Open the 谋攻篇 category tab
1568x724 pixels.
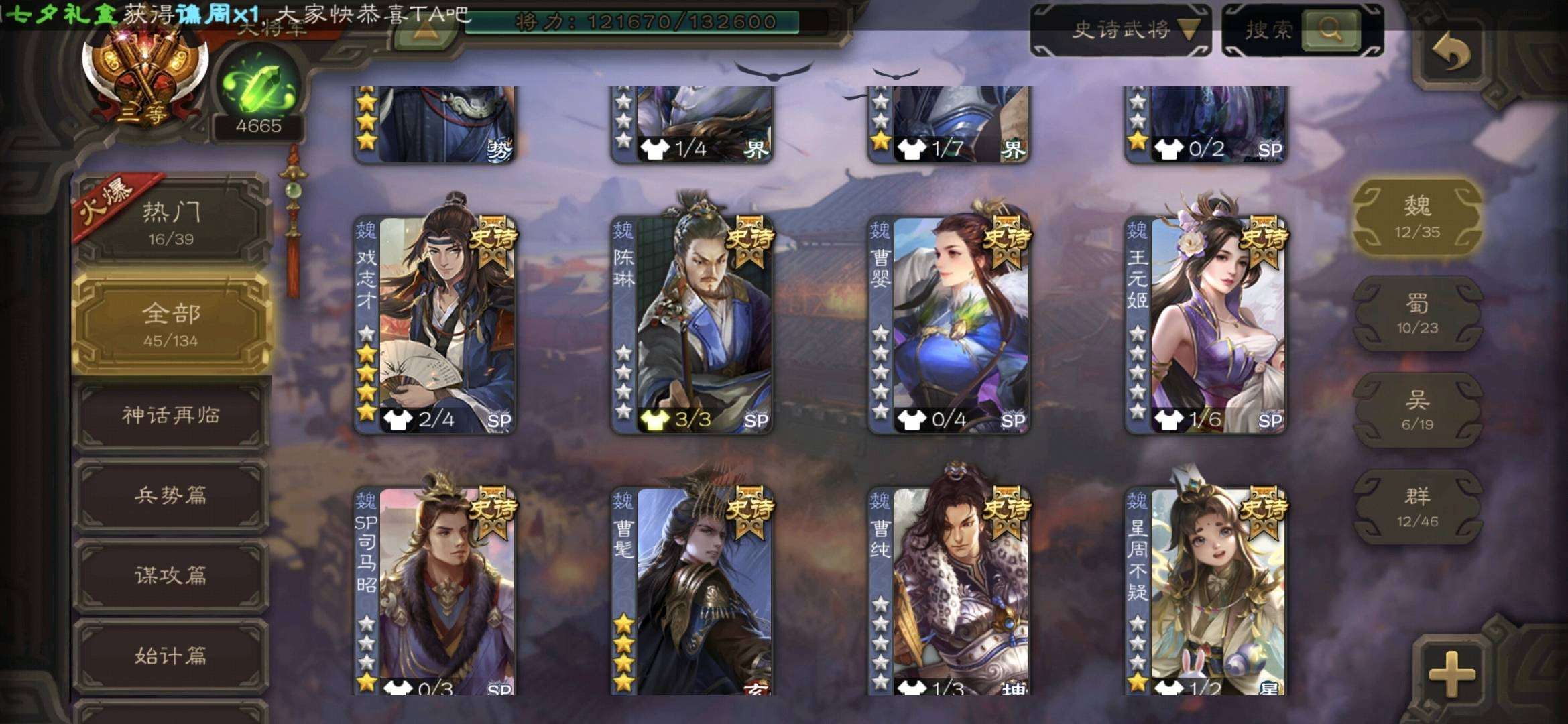[172, 575]
